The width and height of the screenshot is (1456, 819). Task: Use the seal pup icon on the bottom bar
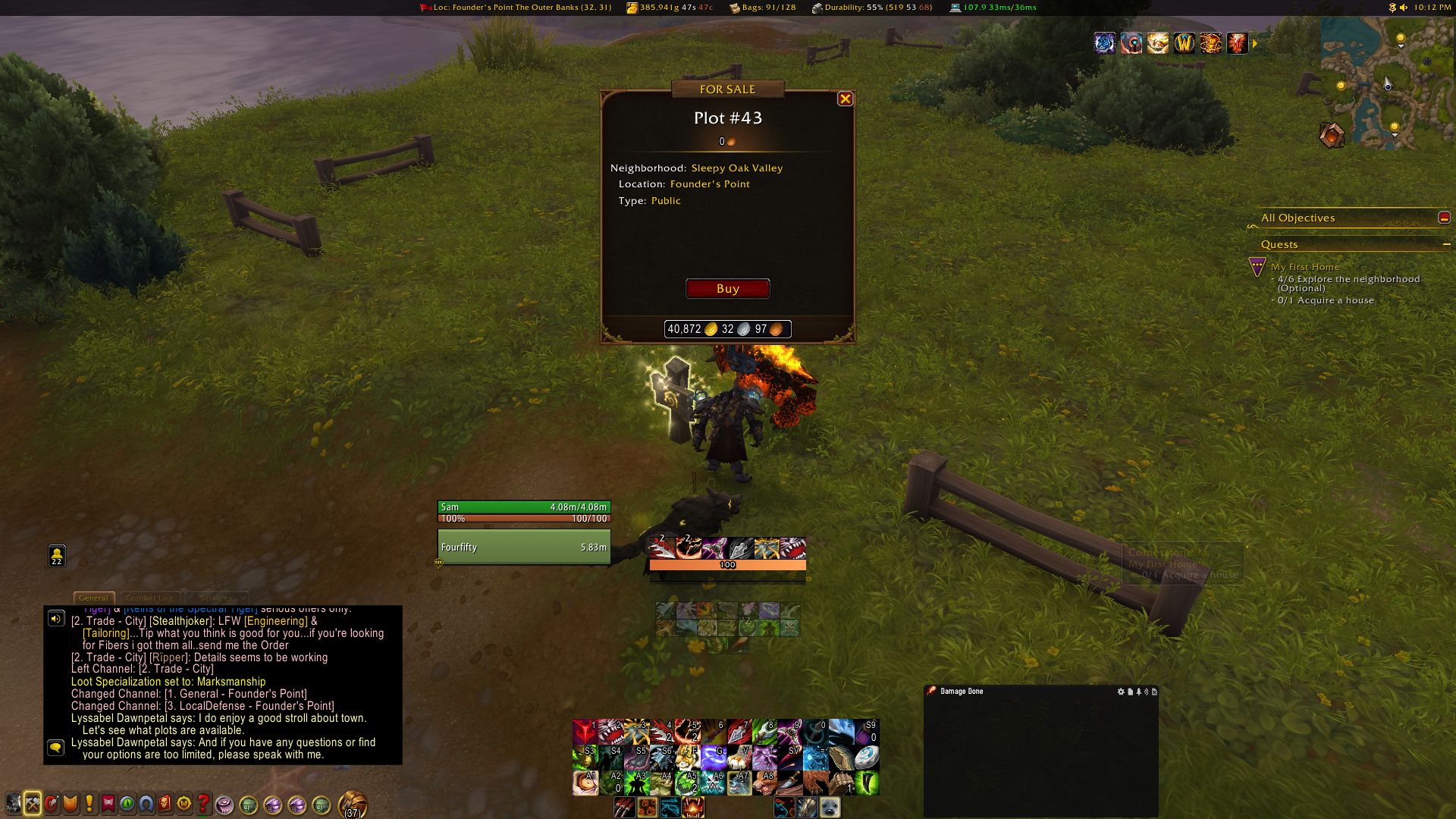tap(830, 808)
